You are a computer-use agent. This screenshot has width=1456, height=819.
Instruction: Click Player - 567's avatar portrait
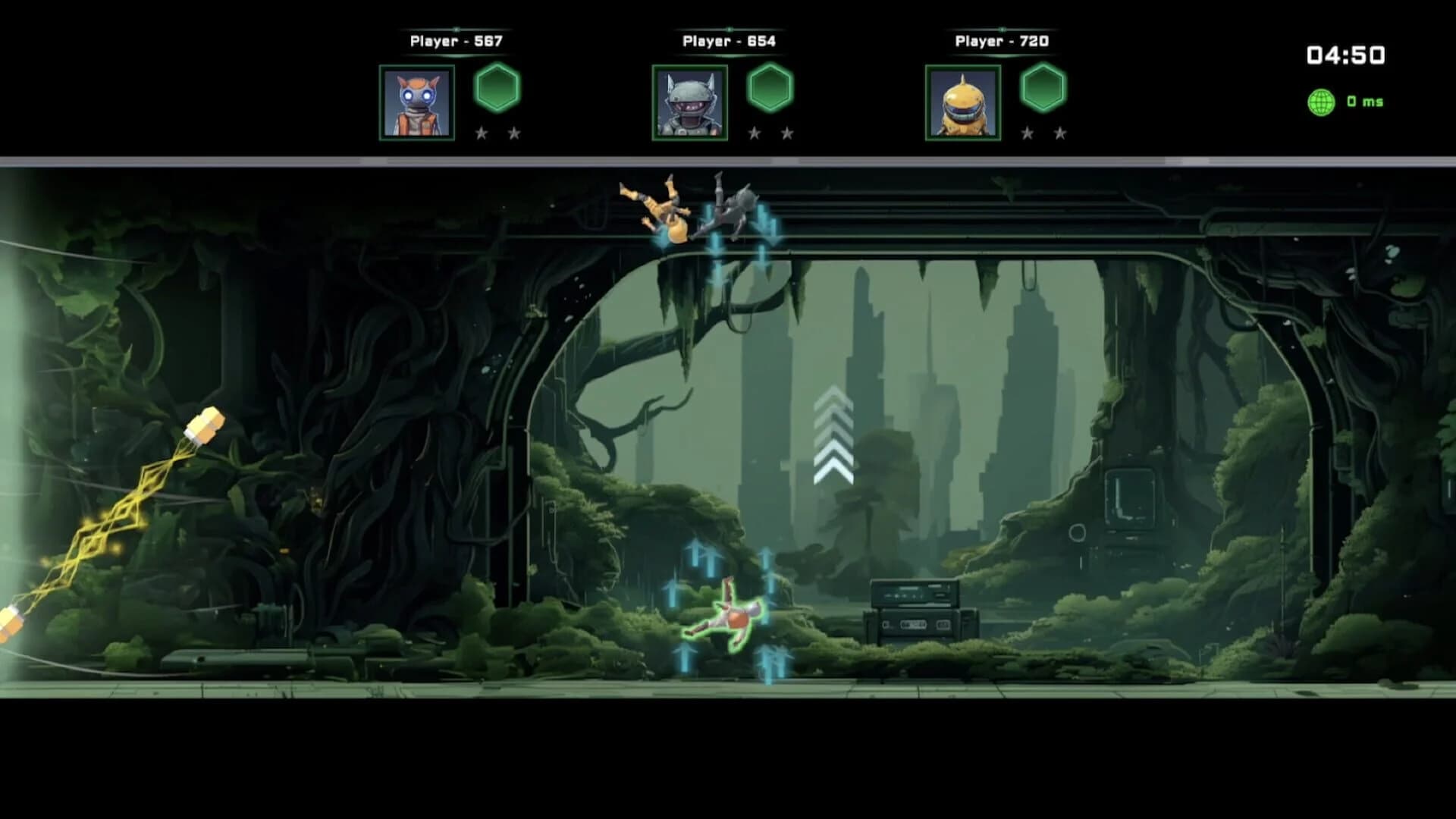pos(415,105)
